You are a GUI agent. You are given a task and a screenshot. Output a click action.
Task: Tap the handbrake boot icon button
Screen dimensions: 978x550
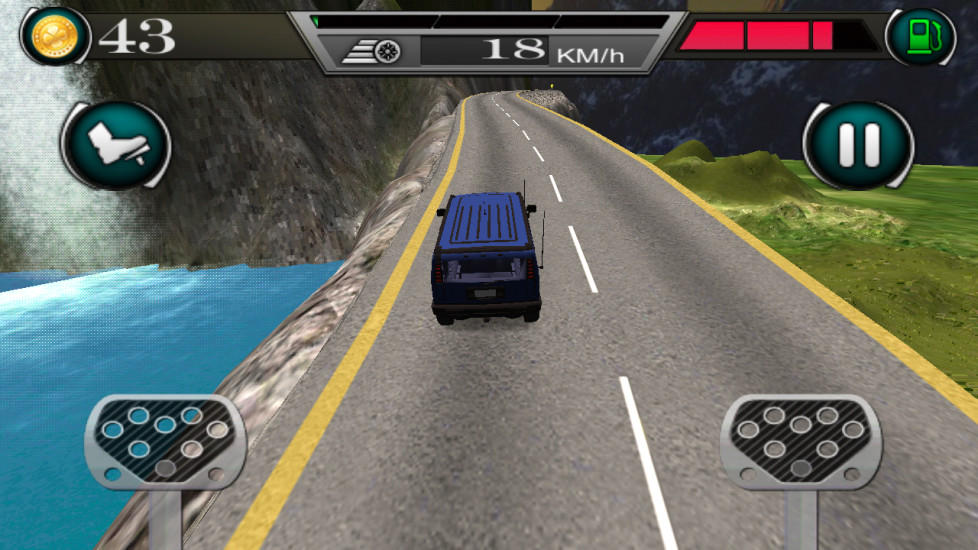coord(116,146)
